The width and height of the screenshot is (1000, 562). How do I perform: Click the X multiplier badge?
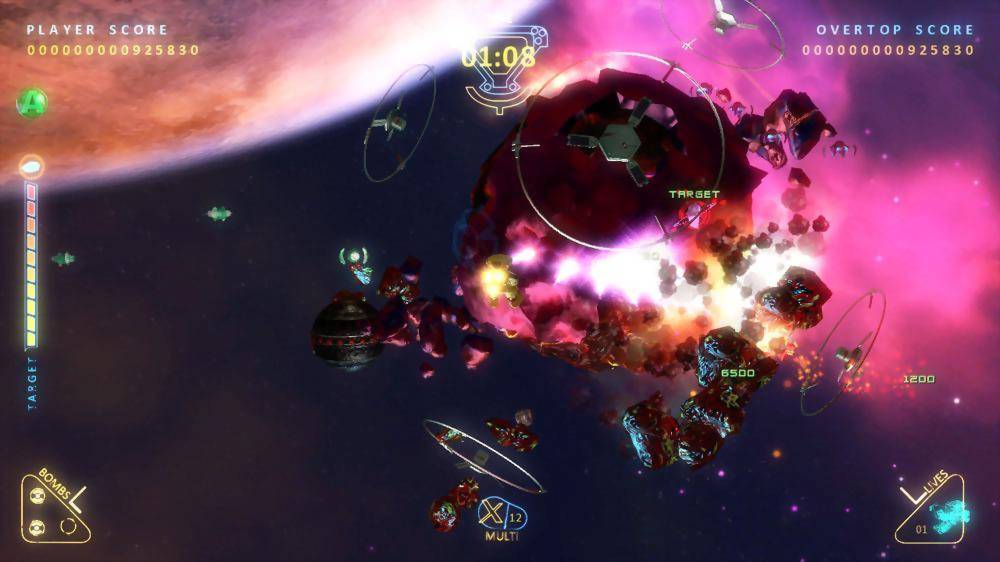(493, 514)
